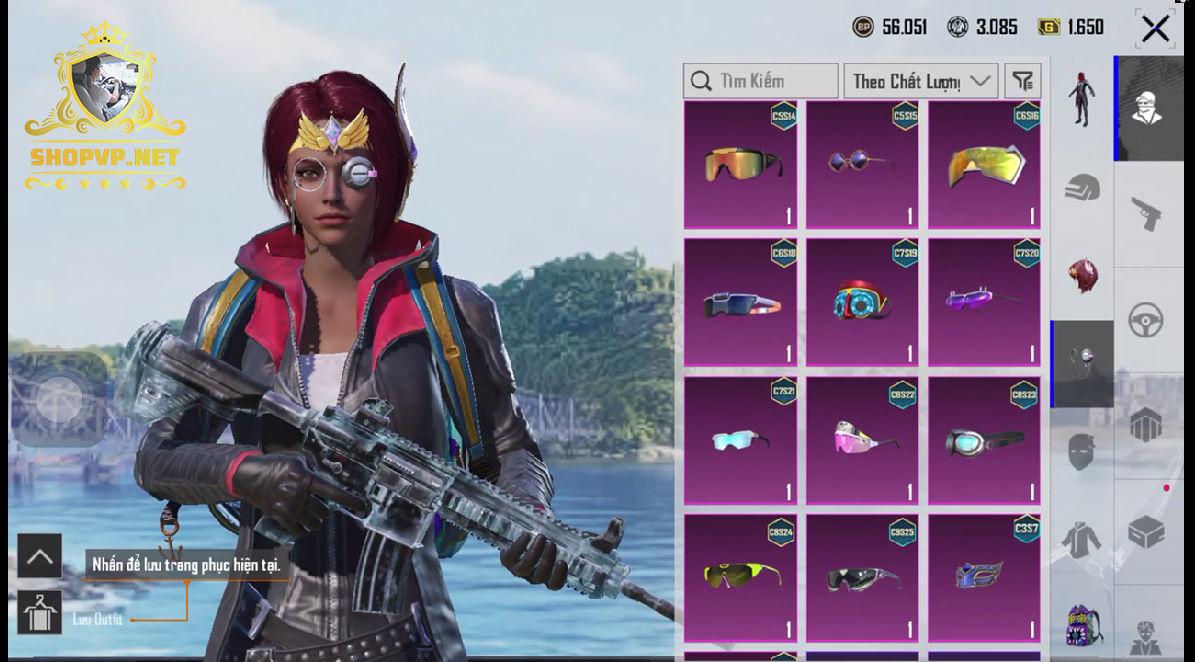Pick the C7S19 red and blue goggles
Viewport: 1195px width, 662px height.
pyautogui.click(x=862, y=301)
